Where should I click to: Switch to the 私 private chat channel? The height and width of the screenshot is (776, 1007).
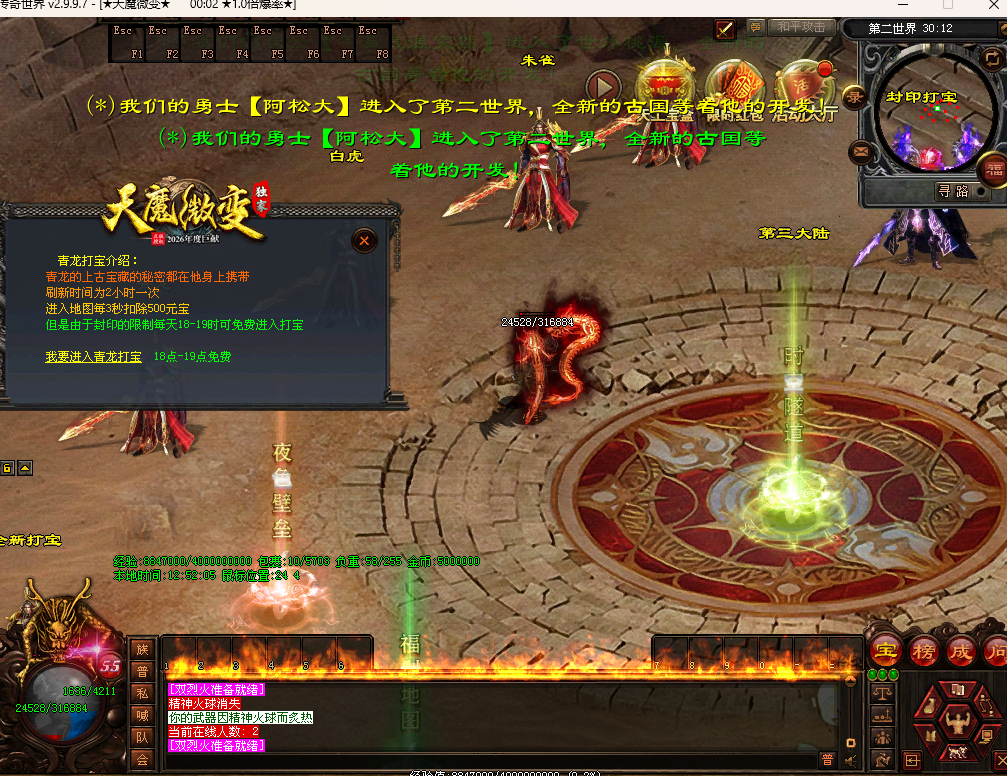(x=143, y=693)
